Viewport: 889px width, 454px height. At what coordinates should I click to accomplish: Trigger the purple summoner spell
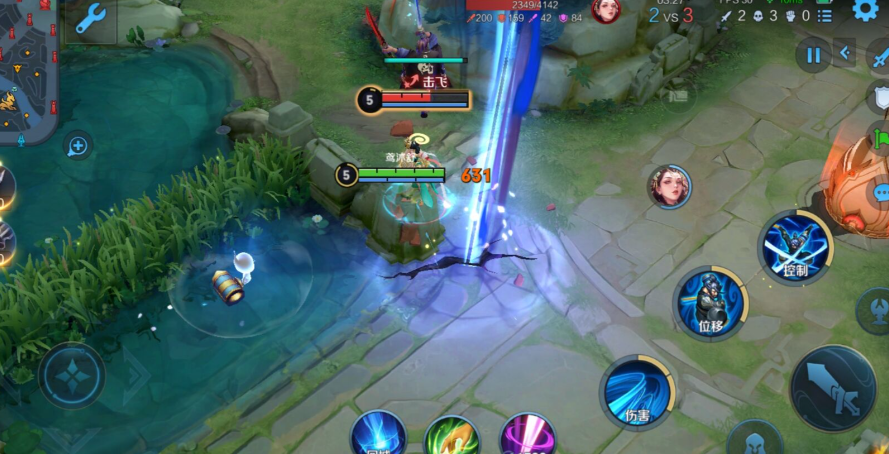pyautogui.click(x=527, y=437)
